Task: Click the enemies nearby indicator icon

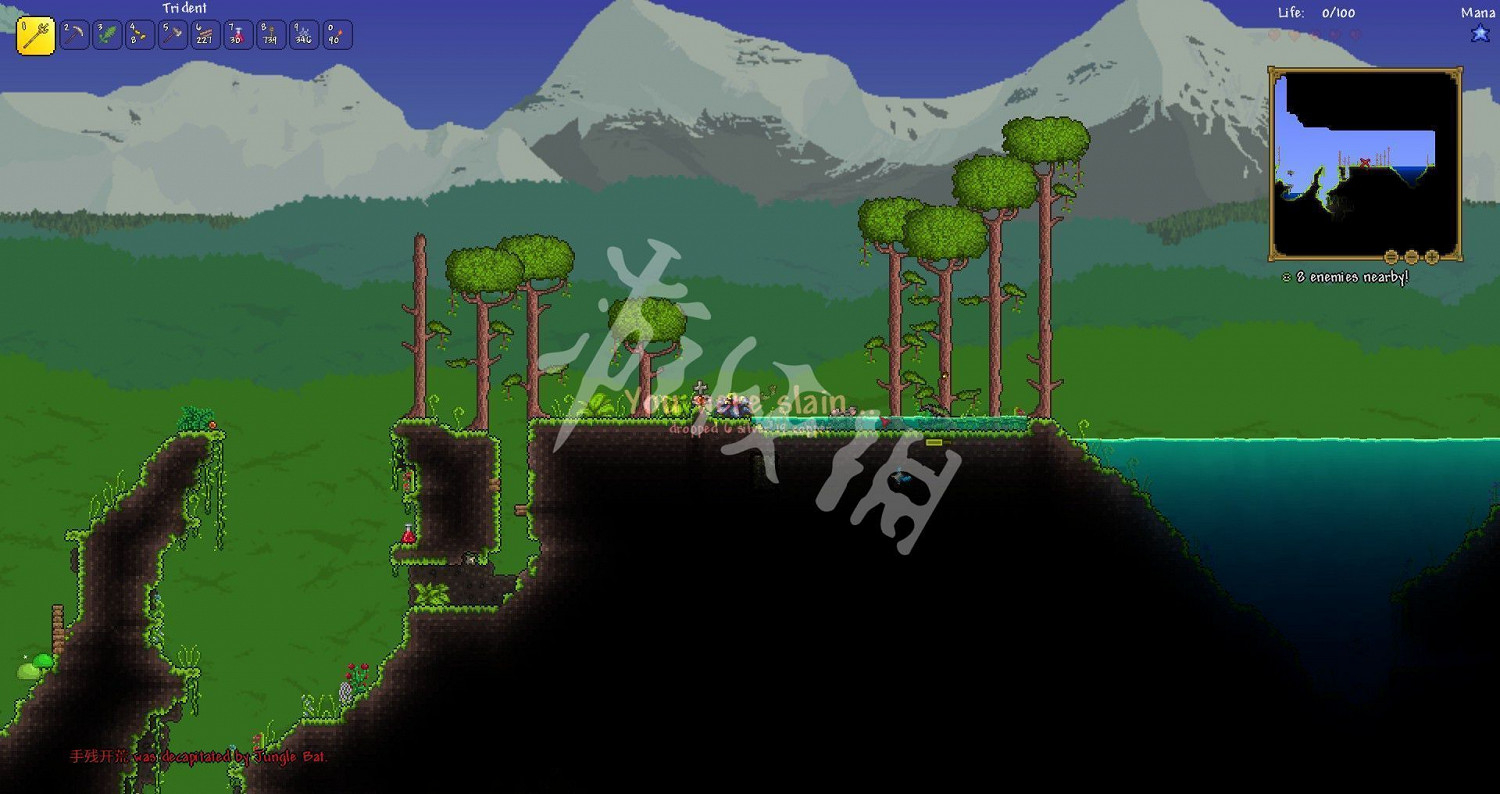Action: [x=1287, y=275]
